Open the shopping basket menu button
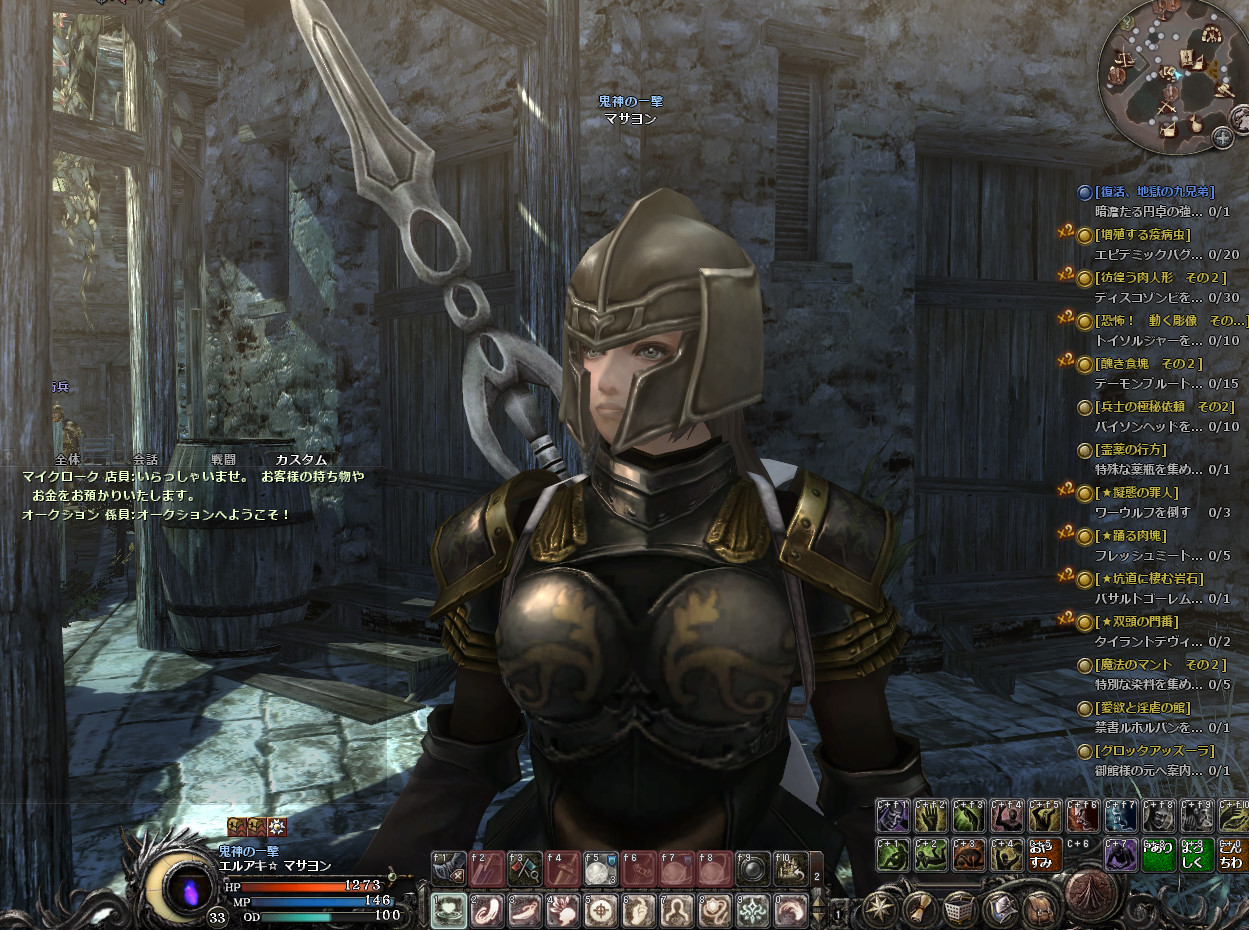Image resolution: width=1249 pixels, height=930 pixels. (959, 907)
